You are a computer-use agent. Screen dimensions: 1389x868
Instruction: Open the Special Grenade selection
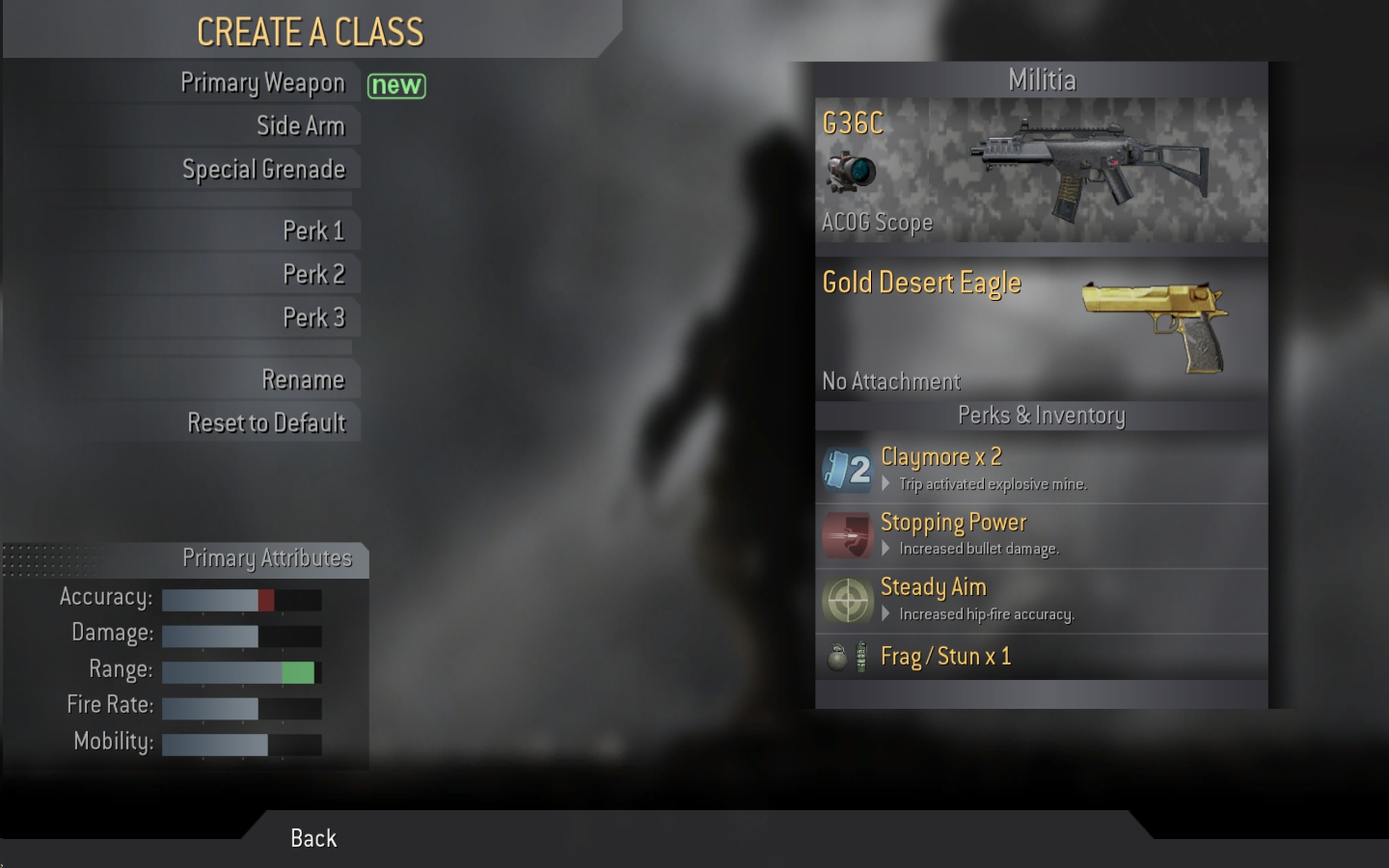click(263, 169)
